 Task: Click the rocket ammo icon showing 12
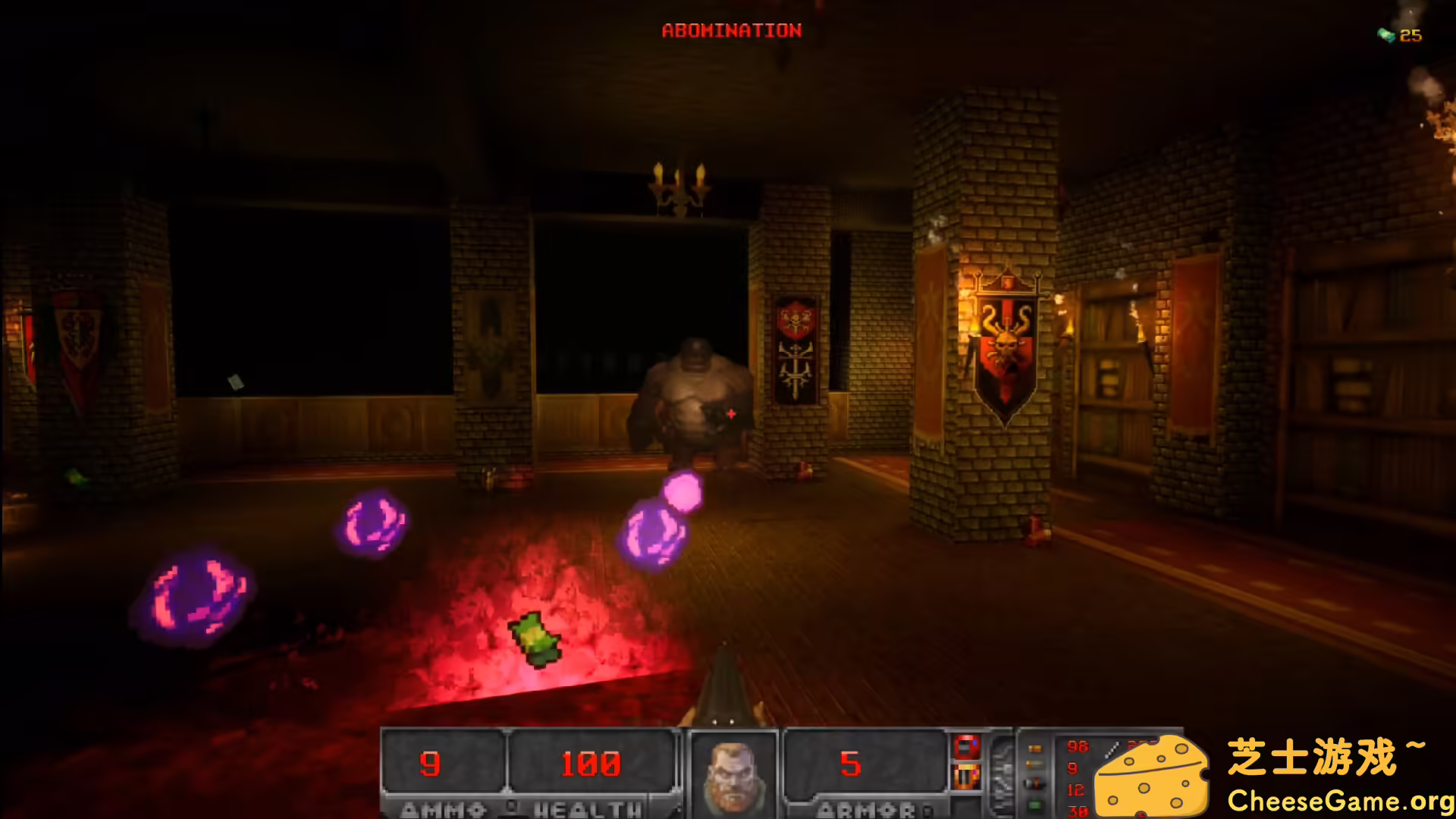pos(1035,783)
